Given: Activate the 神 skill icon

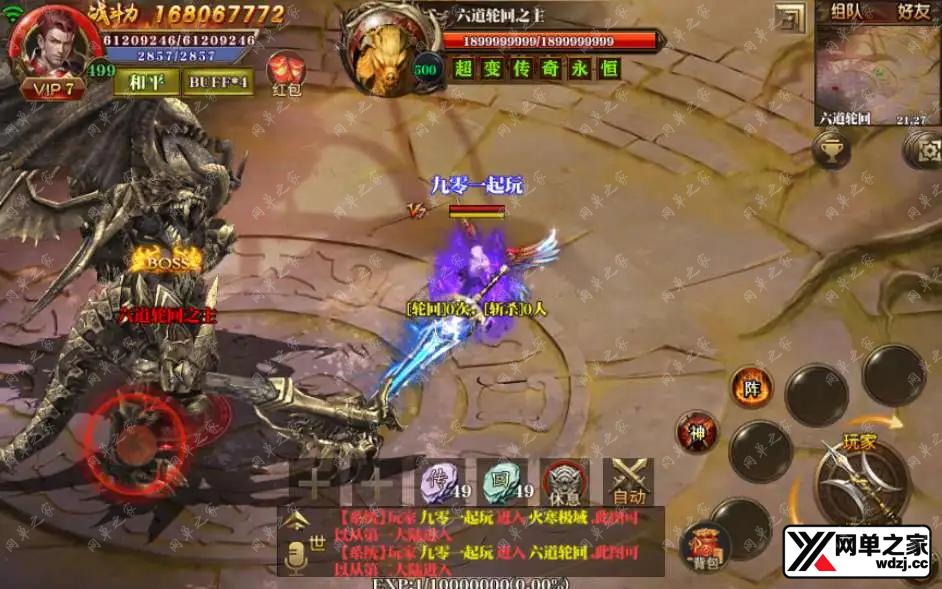Looking at the screenshot, I should (x=696, y=432).
